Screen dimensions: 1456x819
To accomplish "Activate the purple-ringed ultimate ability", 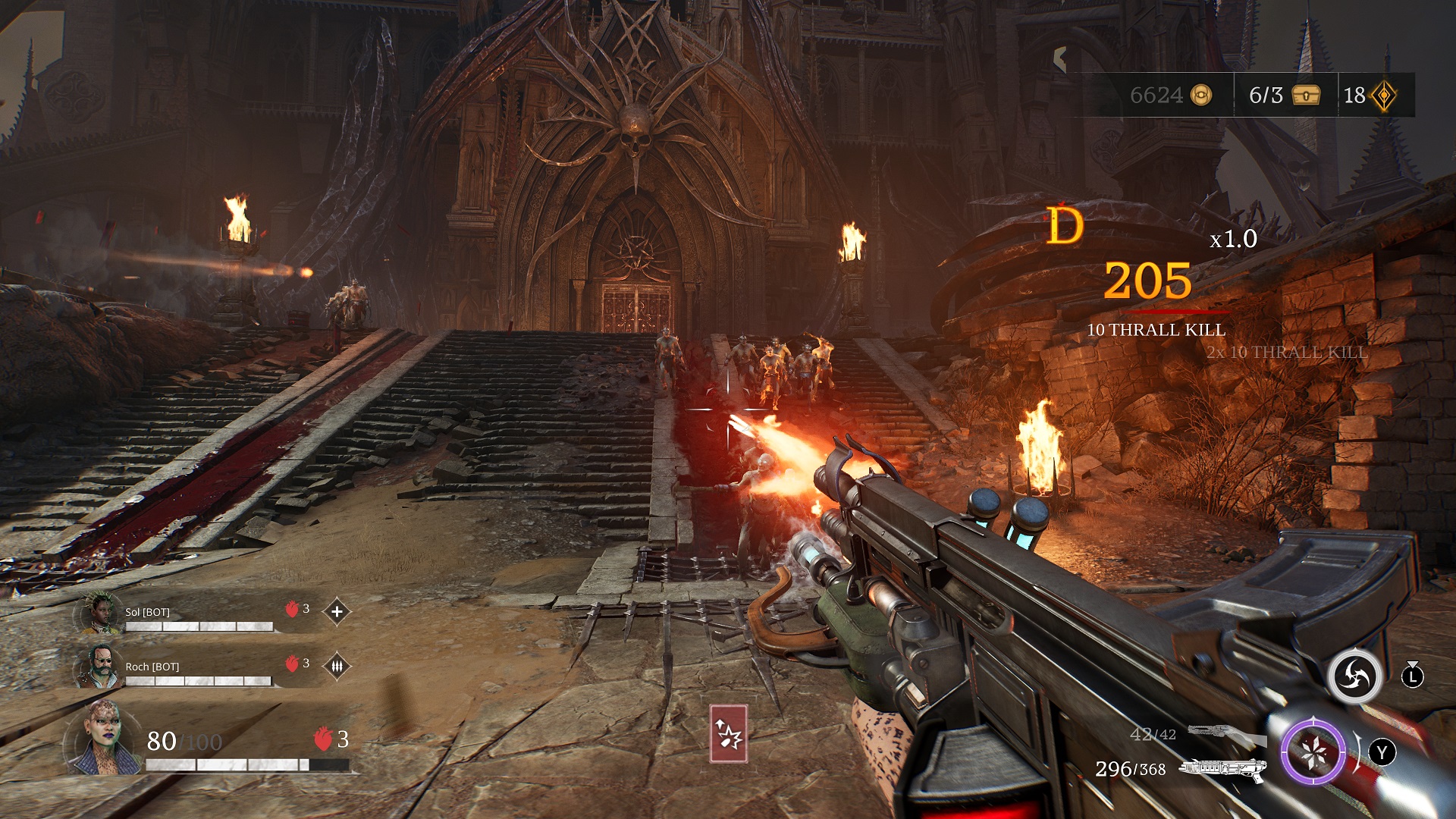I will coord(1313,752).
